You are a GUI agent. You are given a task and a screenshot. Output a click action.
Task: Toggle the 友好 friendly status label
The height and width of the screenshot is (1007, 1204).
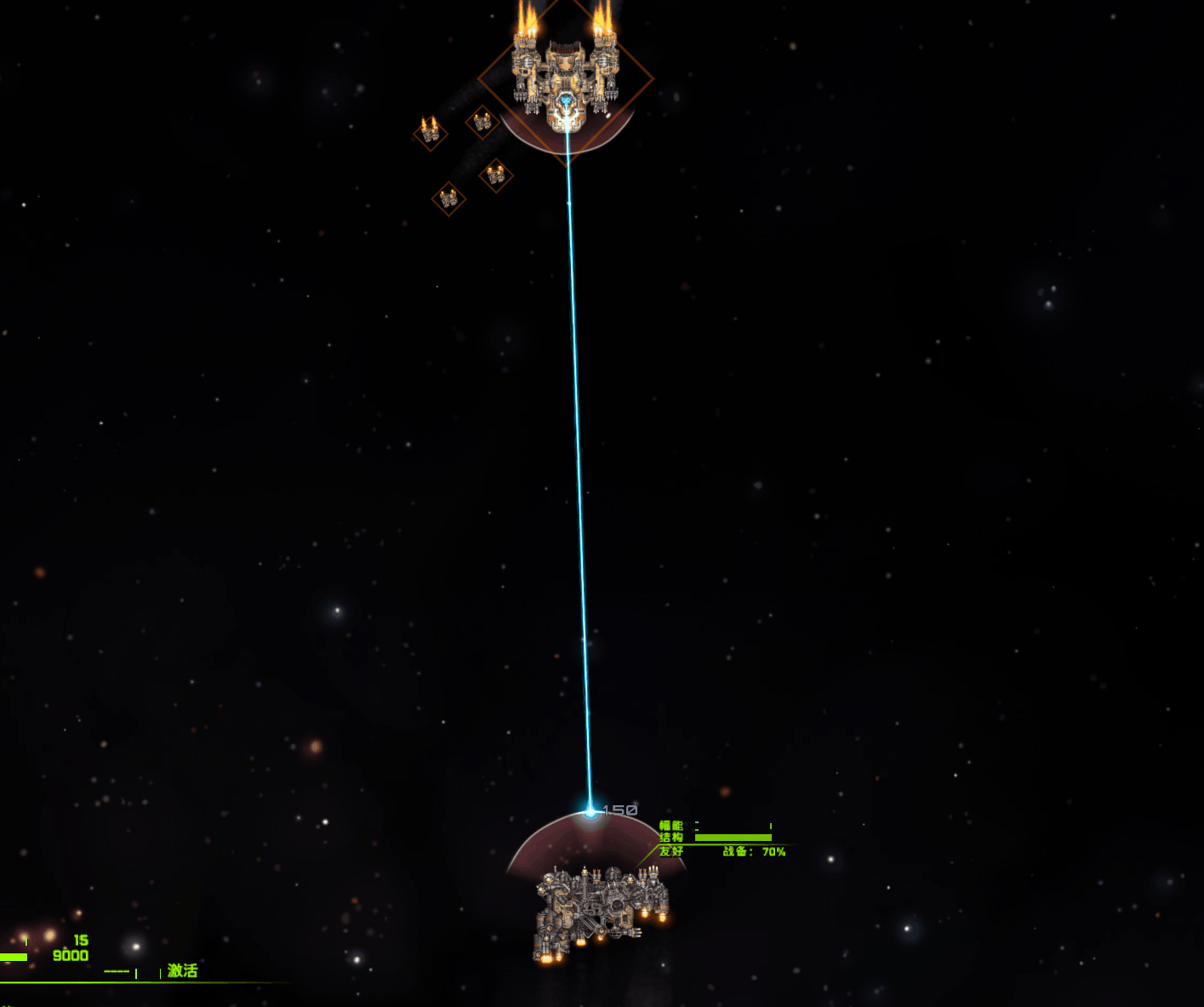pos(671,850)
